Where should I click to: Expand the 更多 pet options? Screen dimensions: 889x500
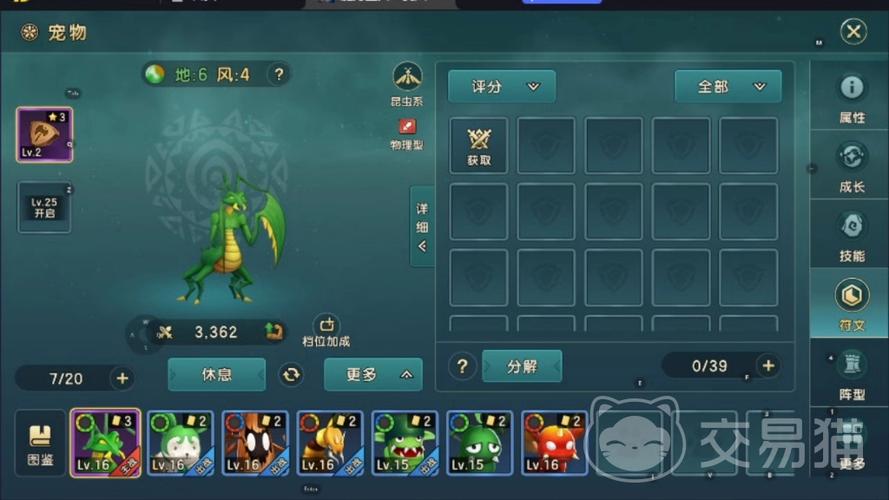(x=372, y=375)
